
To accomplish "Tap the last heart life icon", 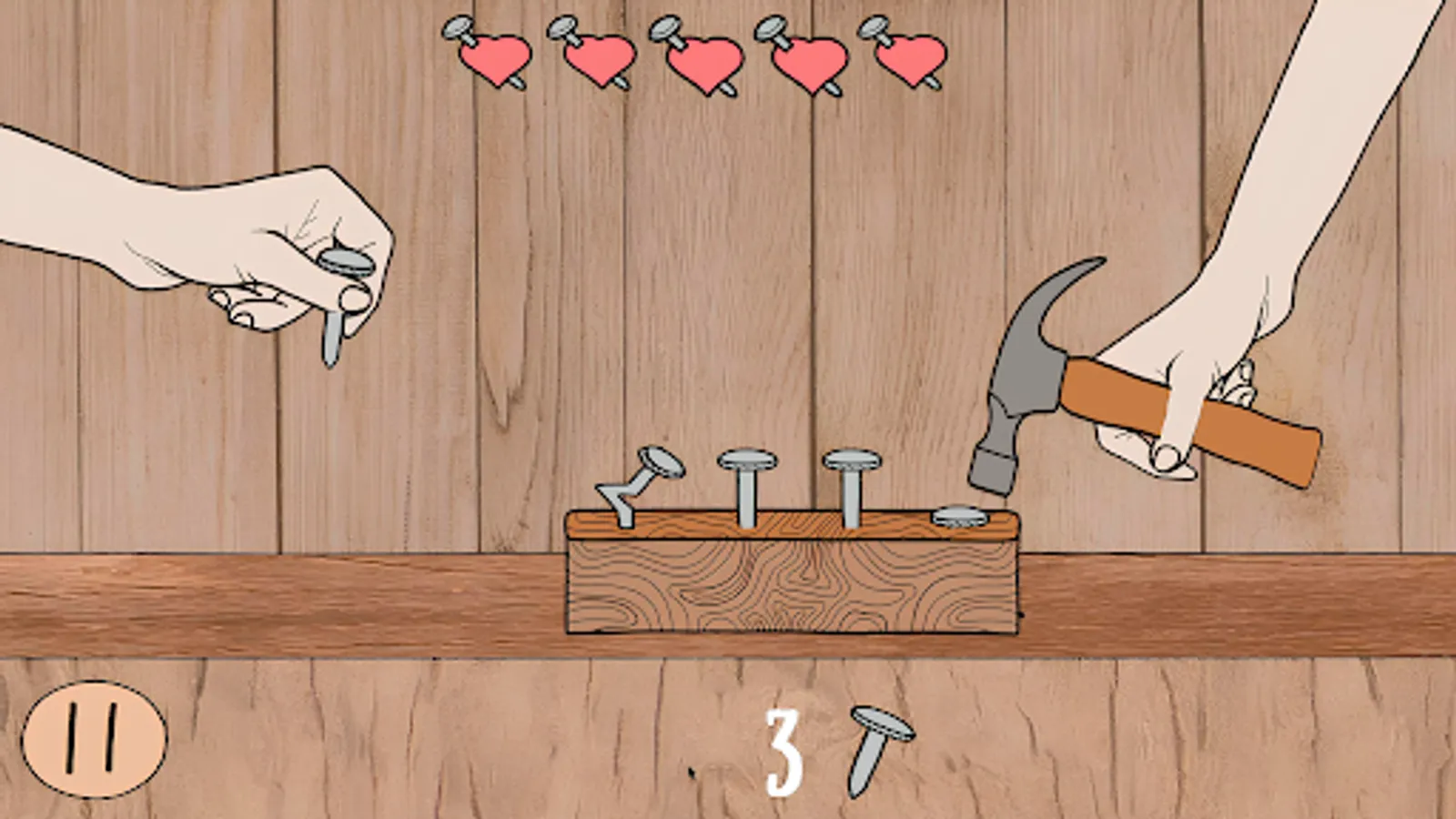I will point(910,57).
